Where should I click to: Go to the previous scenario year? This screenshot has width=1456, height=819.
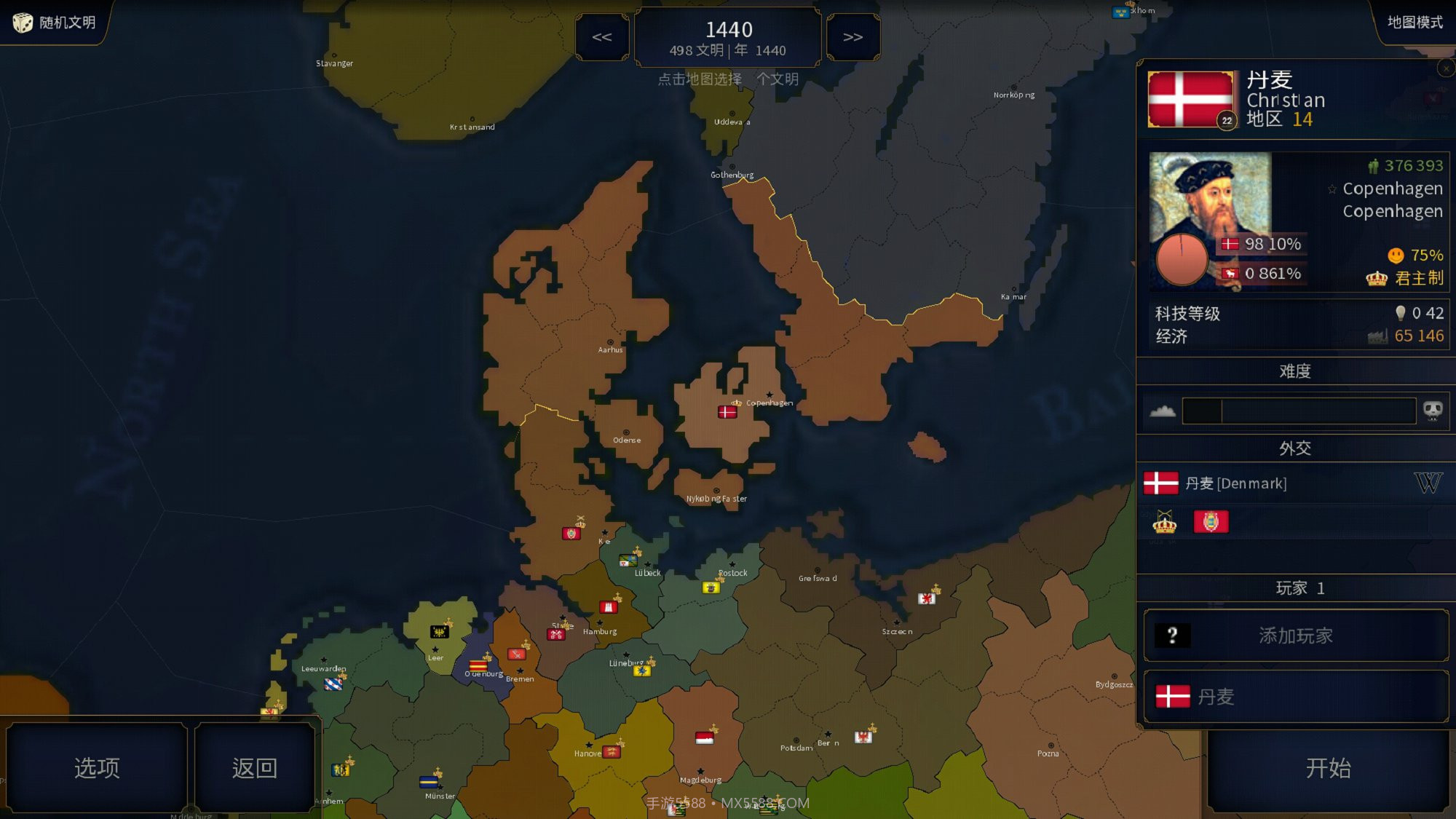[602, 37]
